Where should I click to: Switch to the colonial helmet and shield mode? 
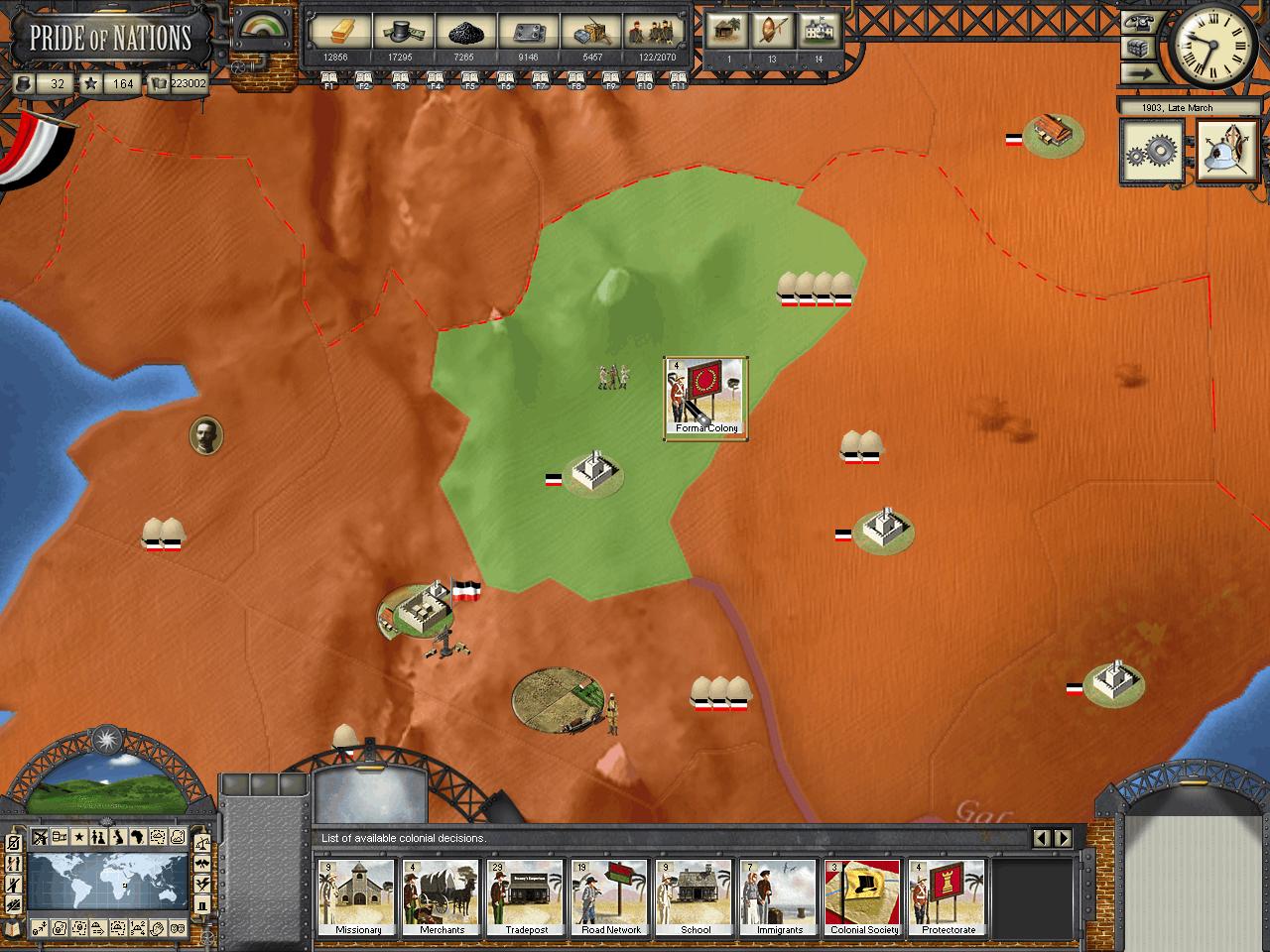click(1227, 152)
